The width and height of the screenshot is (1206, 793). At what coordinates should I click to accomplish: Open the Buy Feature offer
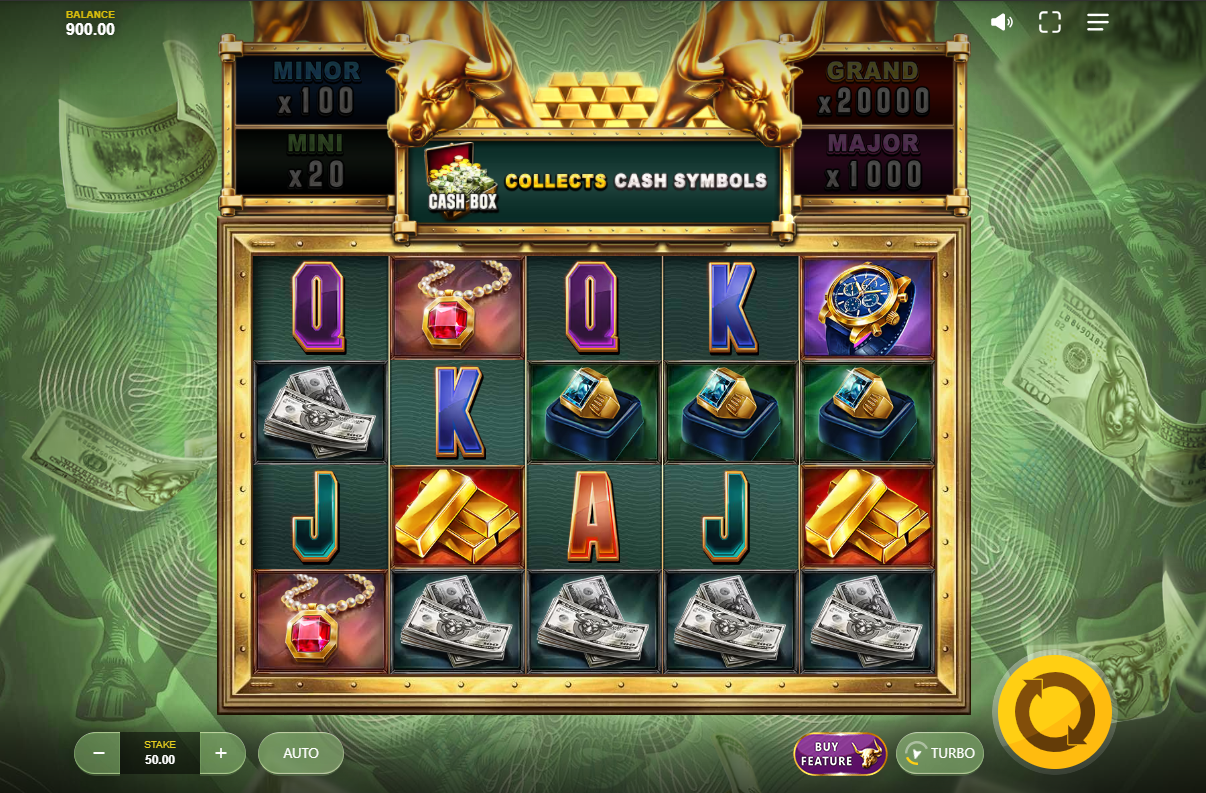840,754
